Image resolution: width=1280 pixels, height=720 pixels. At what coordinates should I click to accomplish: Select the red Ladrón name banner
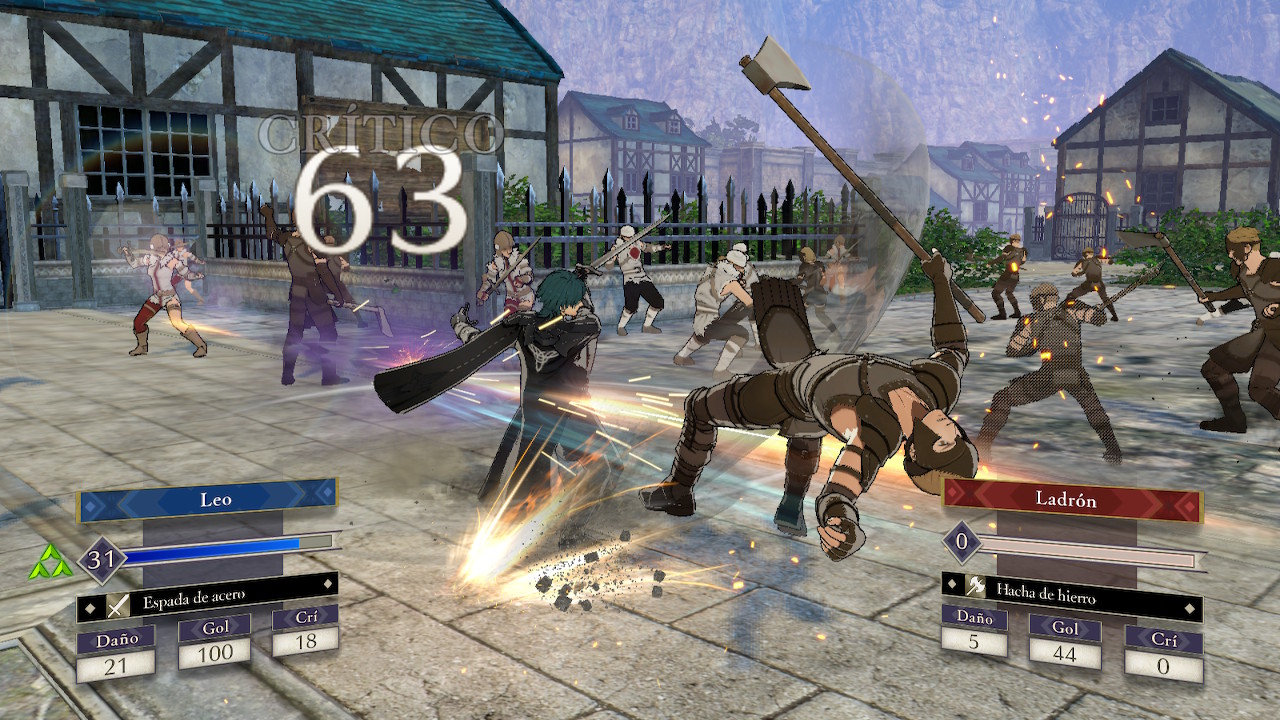(x=1071, y=498)
